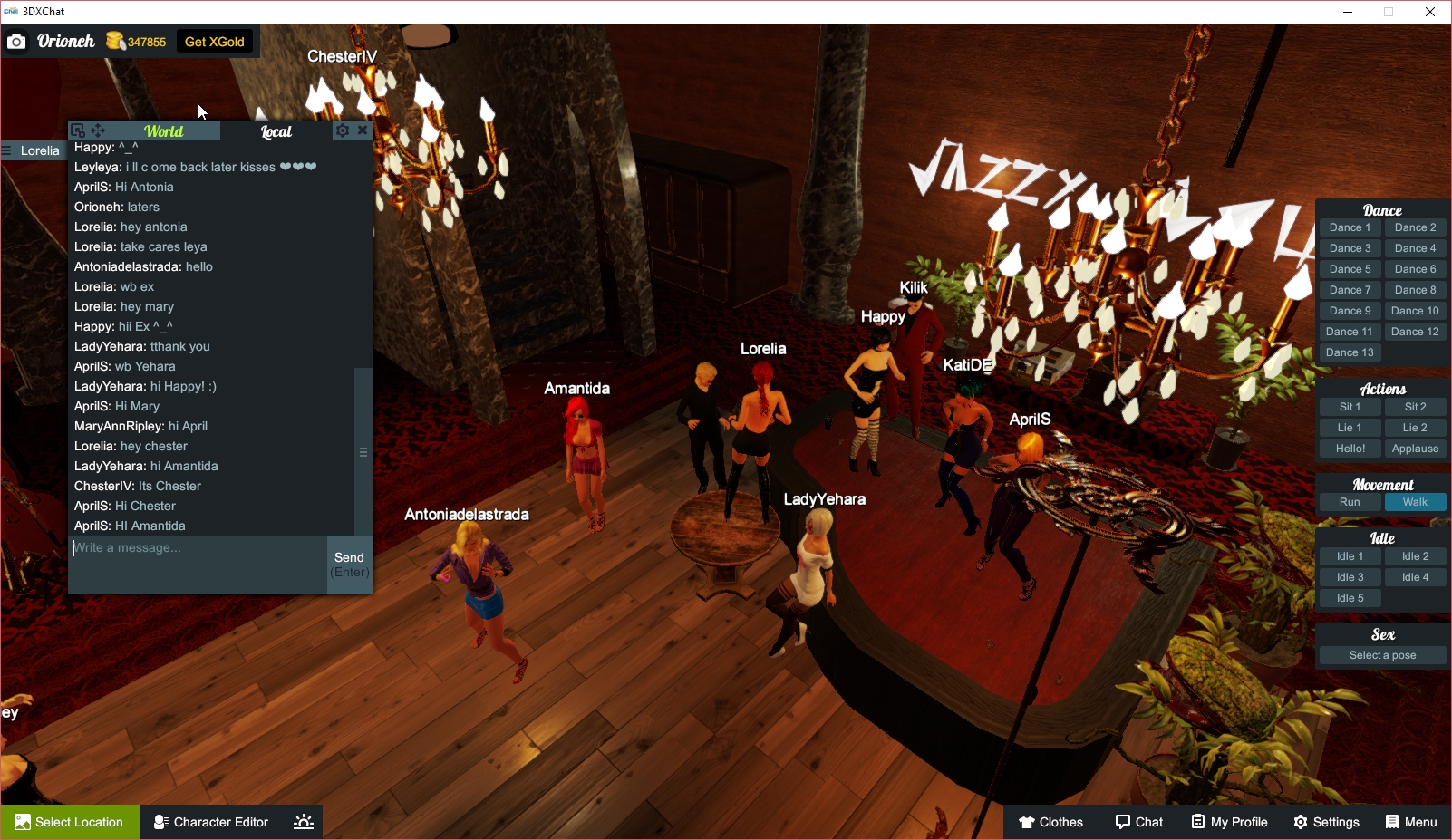Toggle the Applause action
This screenshot has height=840, width=1452.
pos(1415,448)
